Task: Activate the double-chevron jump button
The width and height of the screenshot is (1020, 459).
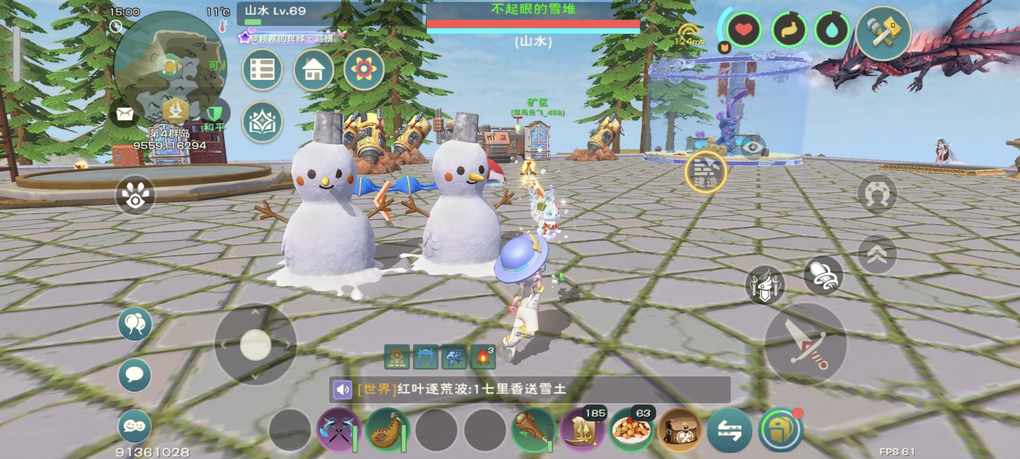Action: pos(877,253)
